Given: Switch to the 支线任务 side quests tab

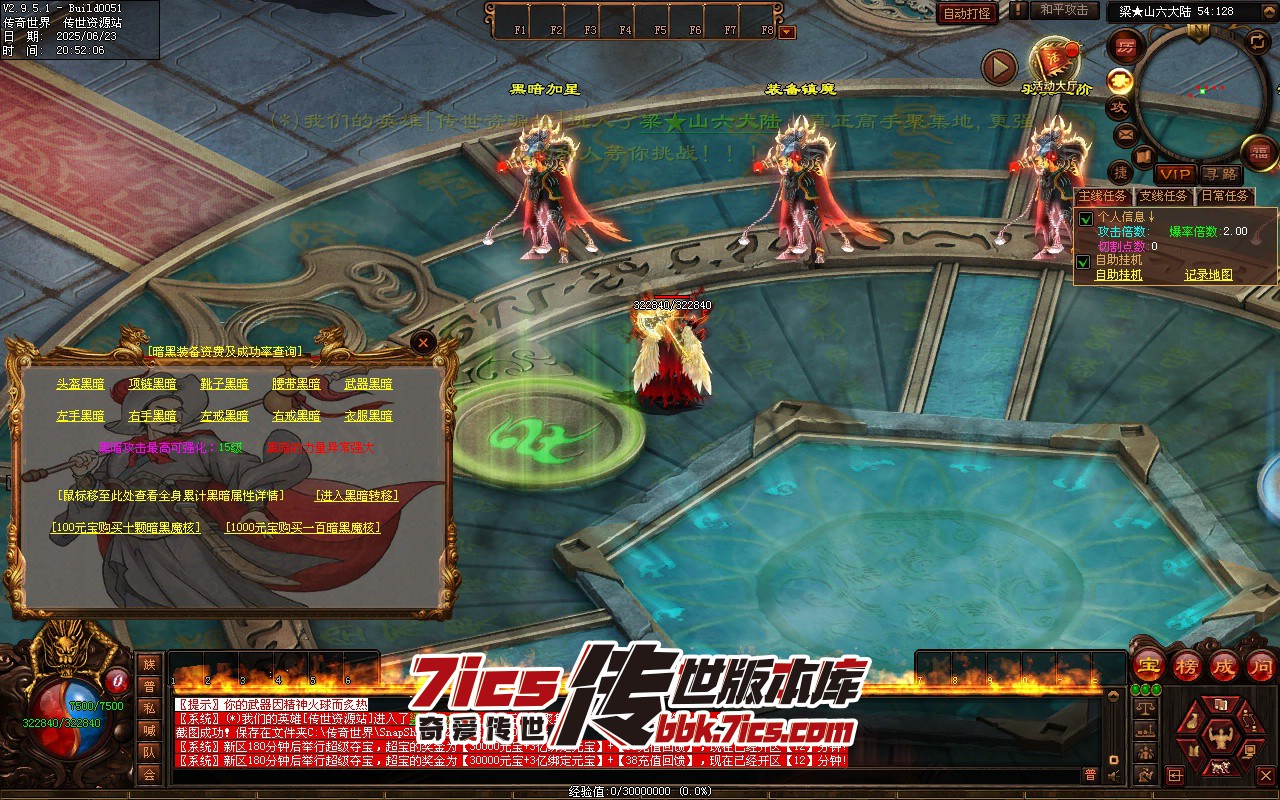Looking at the screenshot, I should pos(1164,196).
